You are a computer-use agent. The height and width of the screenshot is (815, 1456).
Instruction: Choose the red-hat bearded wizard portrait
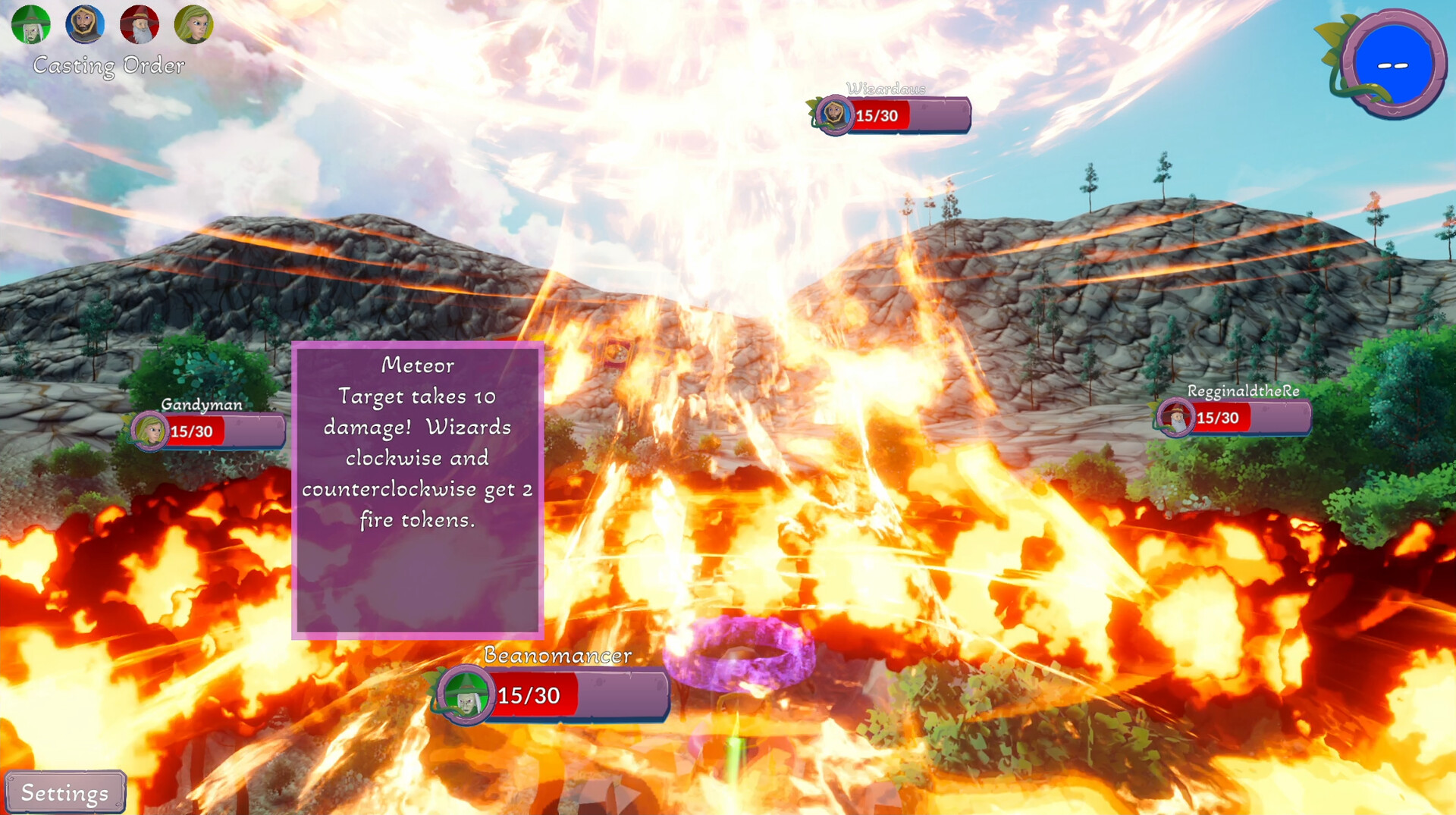(140, 24)
